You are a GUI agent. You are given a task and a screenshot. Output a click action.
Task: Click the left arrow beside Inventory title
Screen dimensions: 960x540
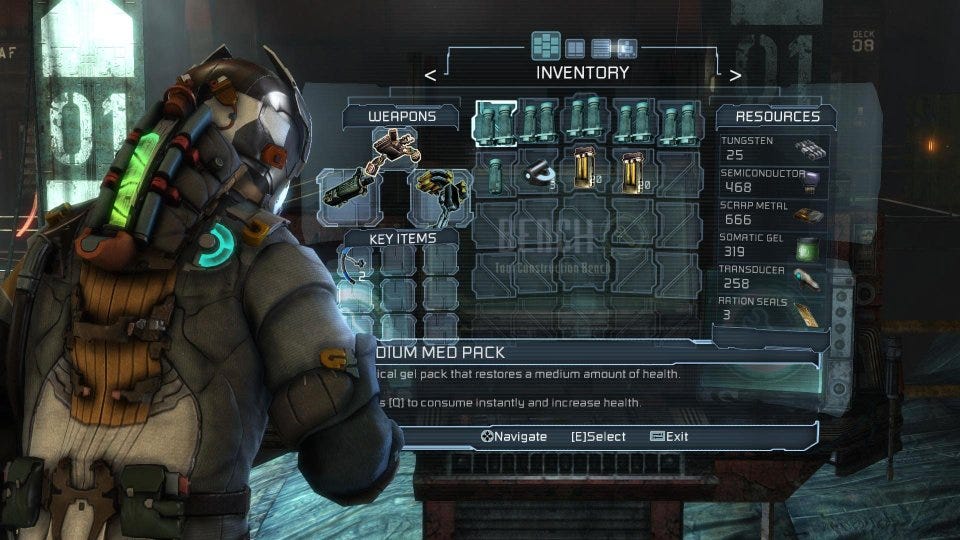pos(430,74)
